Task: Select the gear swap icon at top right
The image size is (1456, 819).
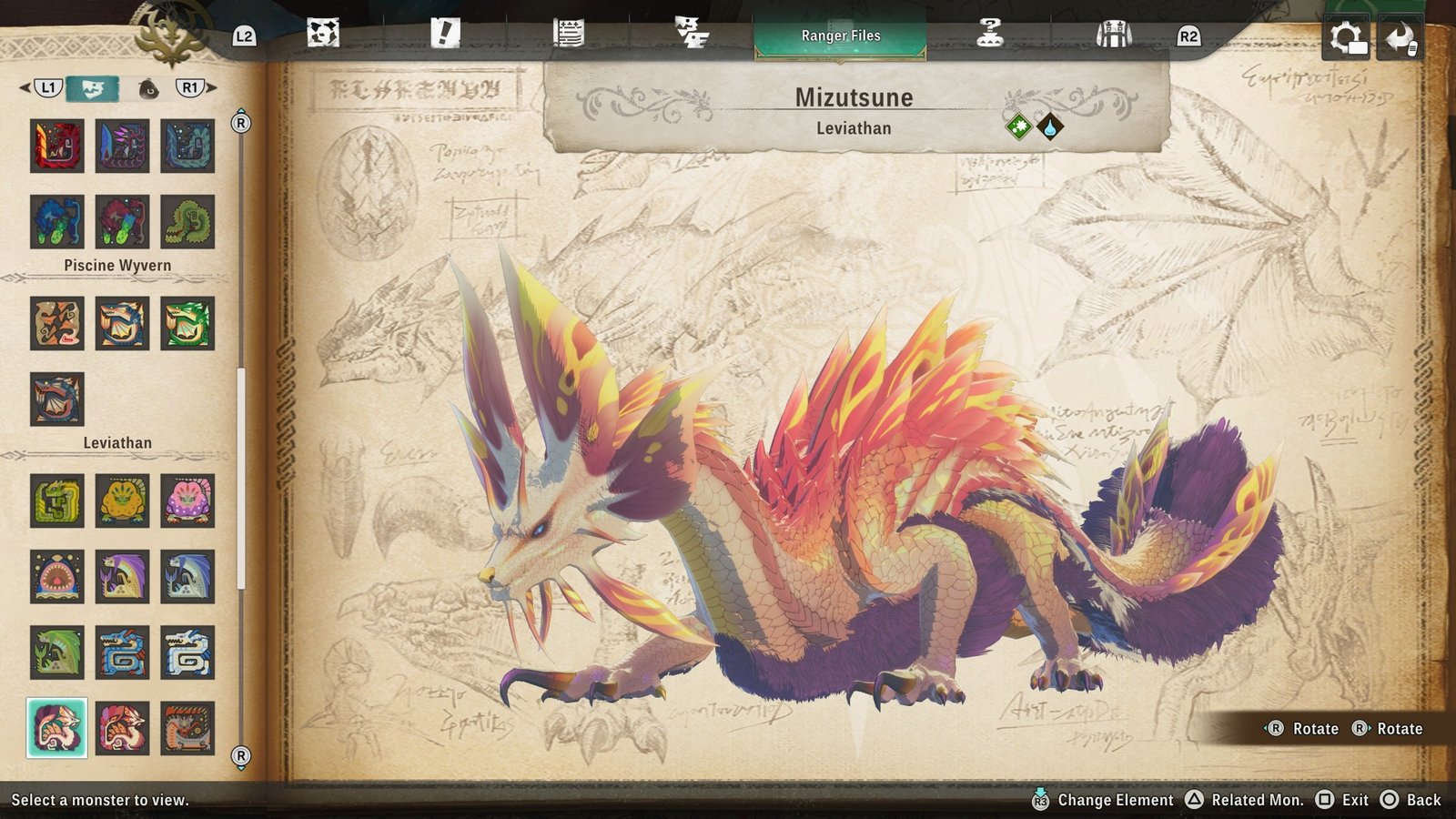Action: (1346, 35)
